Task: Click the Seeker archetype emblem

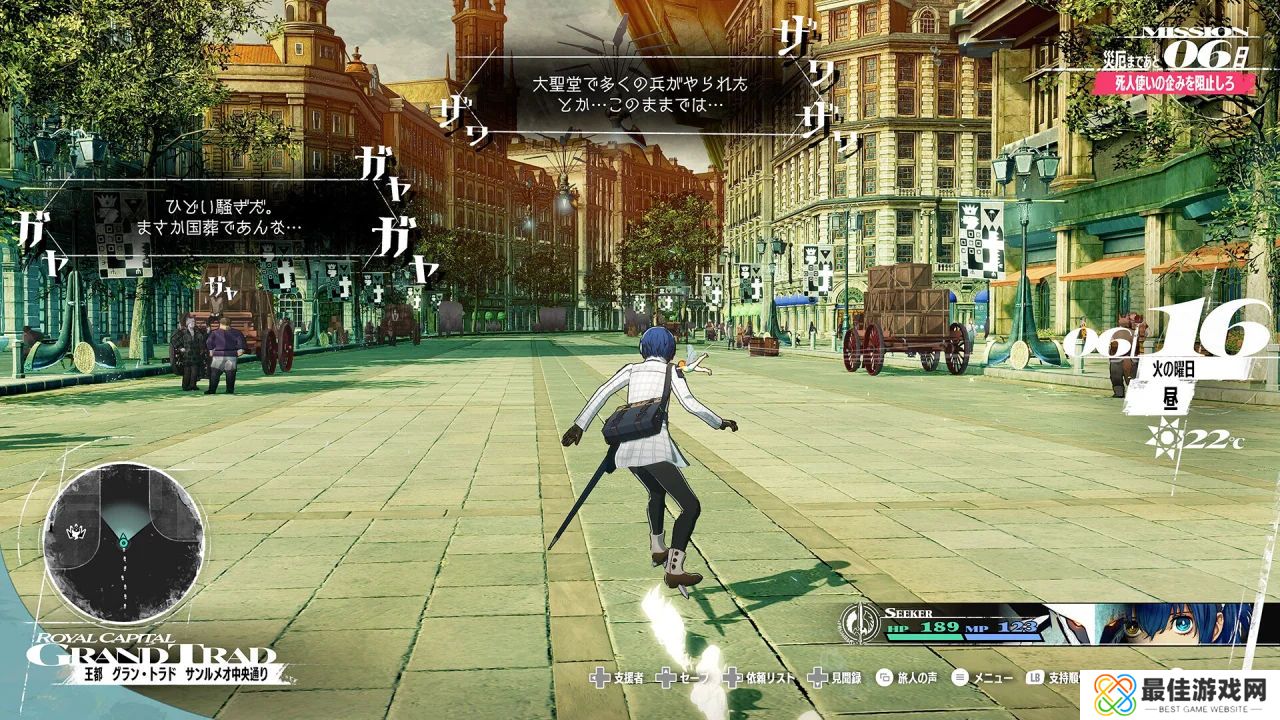Action: coord(857,624)
